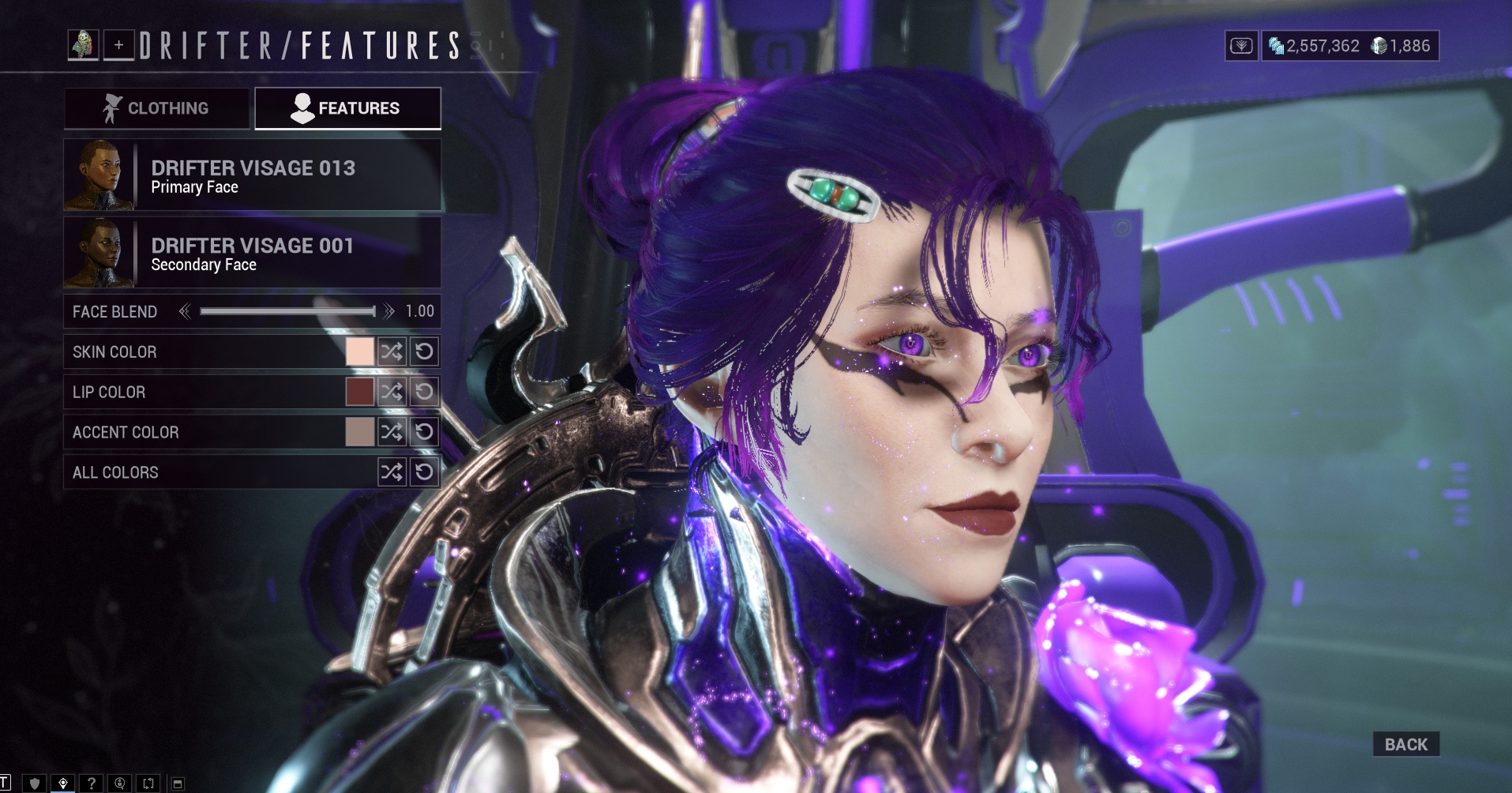
Task: Reset the Skin Color to default
Action: tap(424, 351)
